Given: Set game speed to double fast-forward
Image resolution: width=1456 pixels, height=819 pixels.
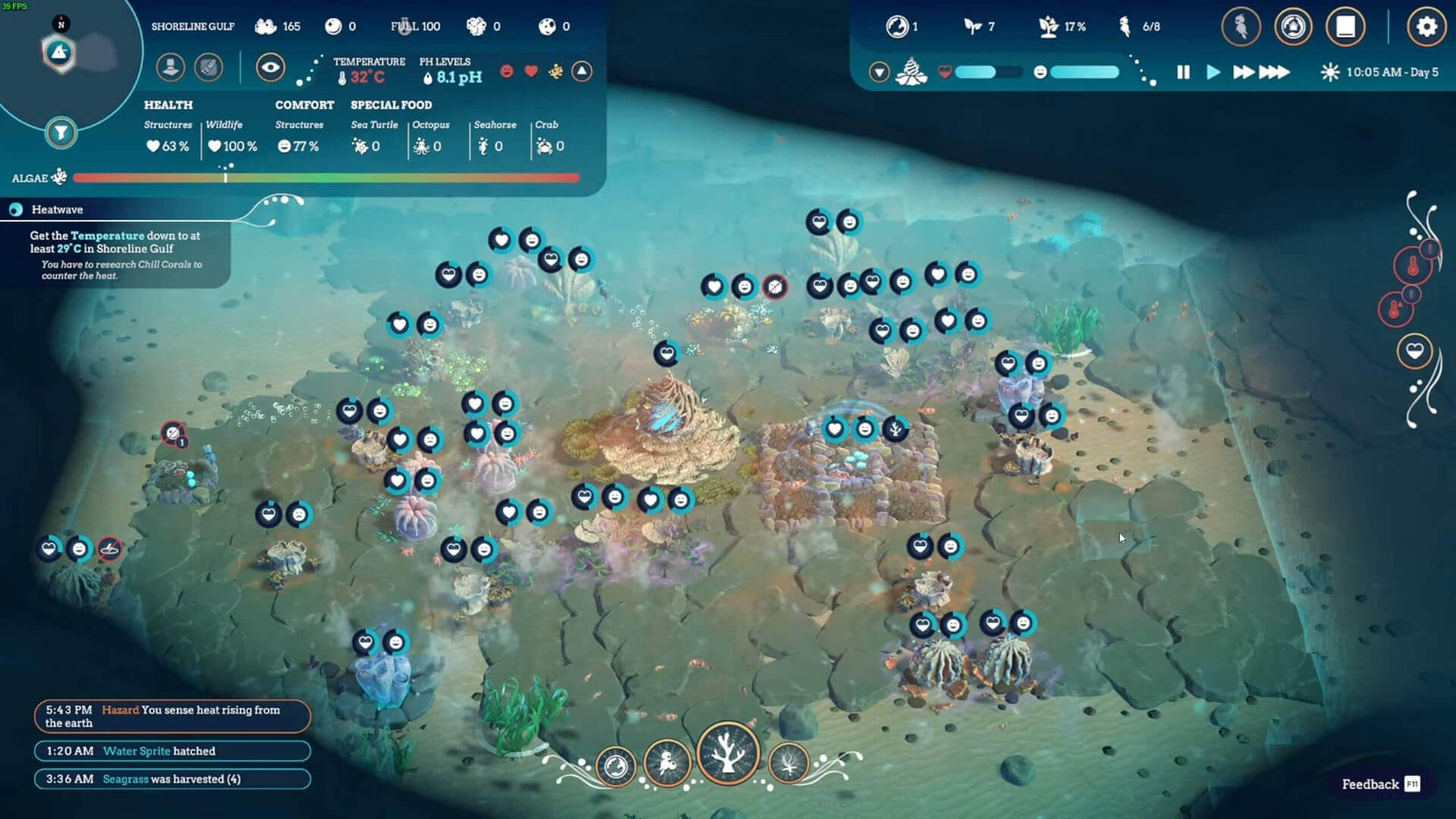Looking at the screenshot, I should pos(1242,72).
